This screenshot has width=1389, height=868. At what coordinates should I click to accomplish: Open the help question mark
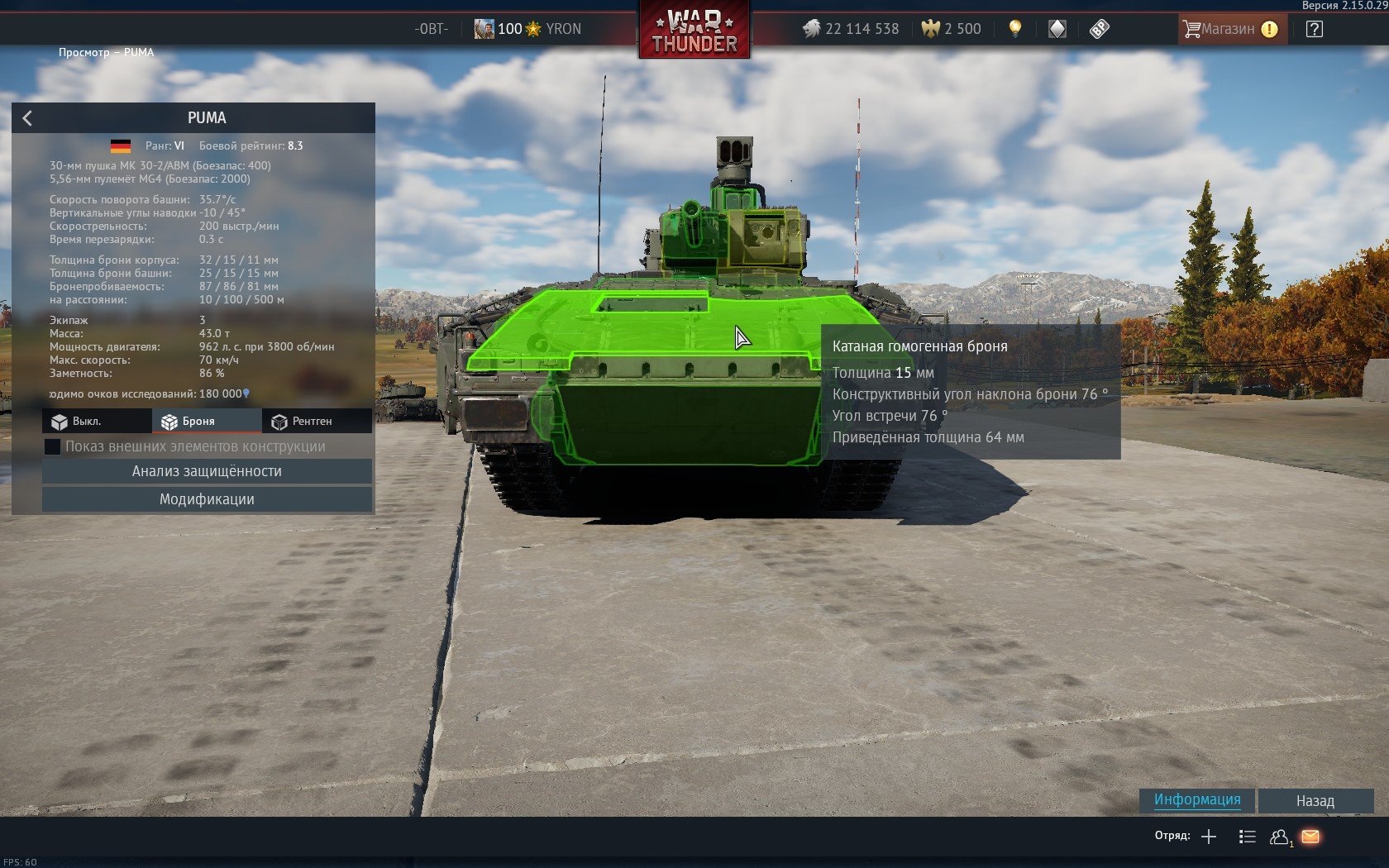pyautogui.click(x=1314, y=29)
